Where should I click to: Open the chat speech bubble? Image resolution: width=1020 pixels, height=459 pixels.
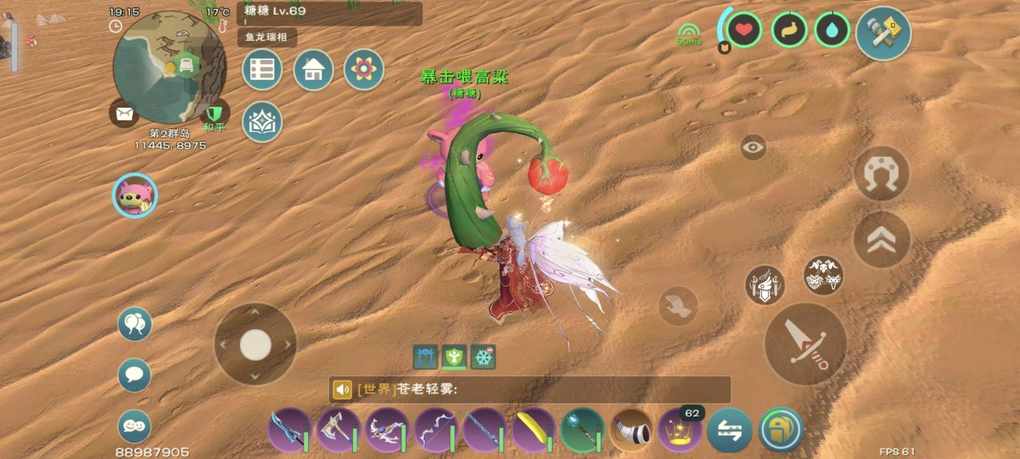click(x=135, y=375)
